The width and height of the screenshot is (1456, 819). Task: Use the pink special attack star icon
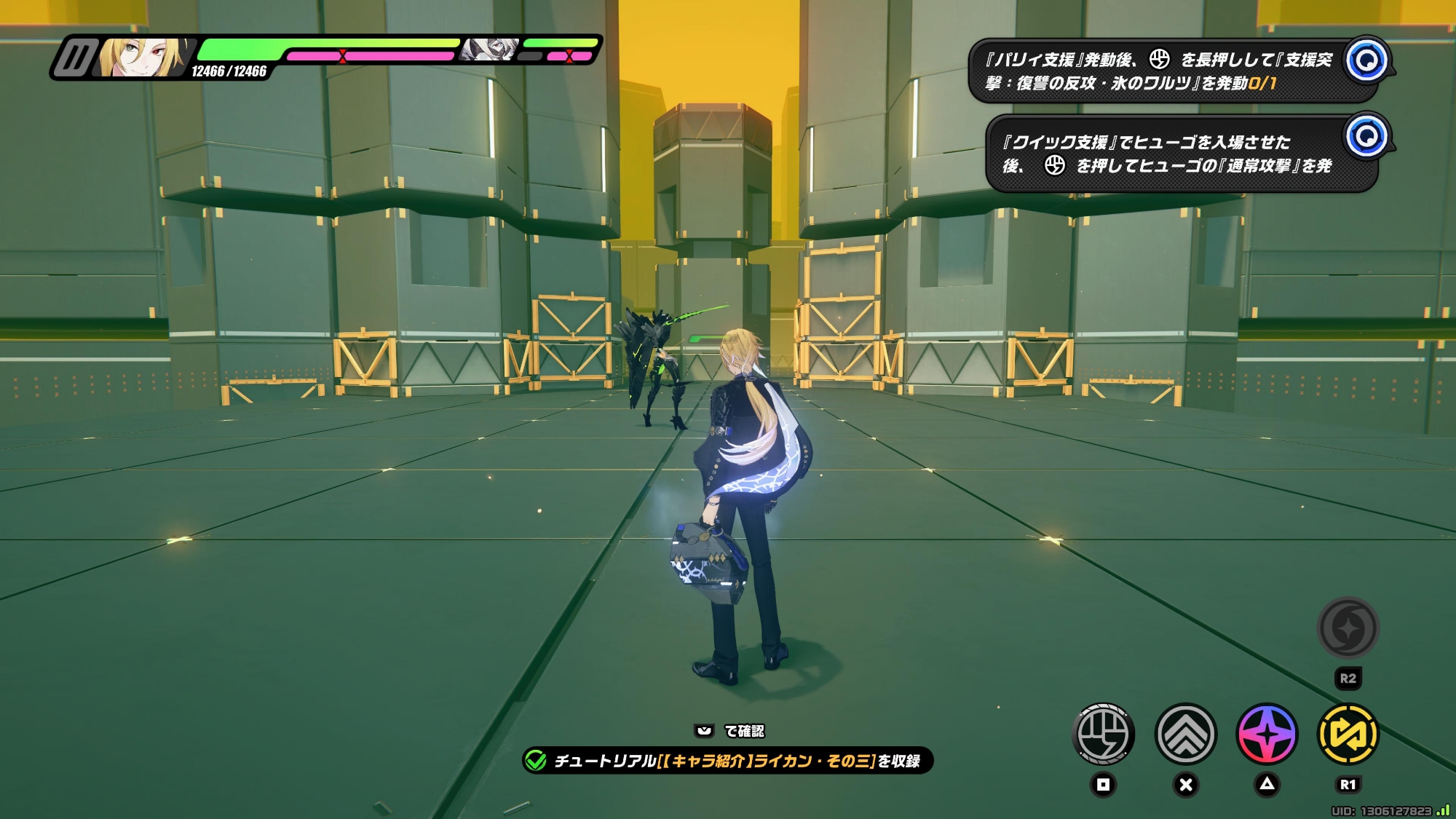pos(1267,734)
